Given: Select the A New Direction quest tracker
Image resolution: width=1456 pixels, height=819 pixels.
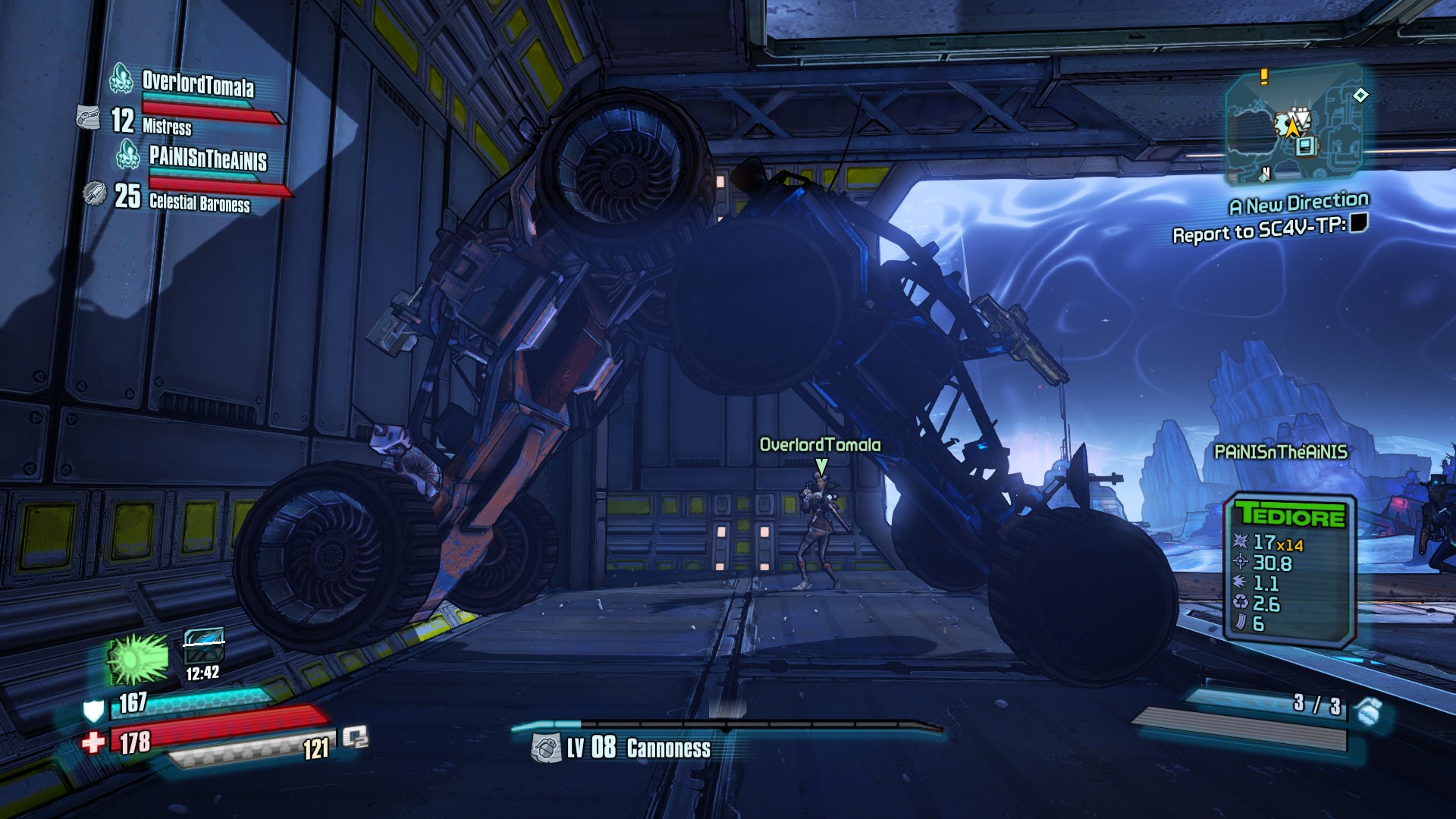Looking at the screenshot, I should coord(1298,203).
